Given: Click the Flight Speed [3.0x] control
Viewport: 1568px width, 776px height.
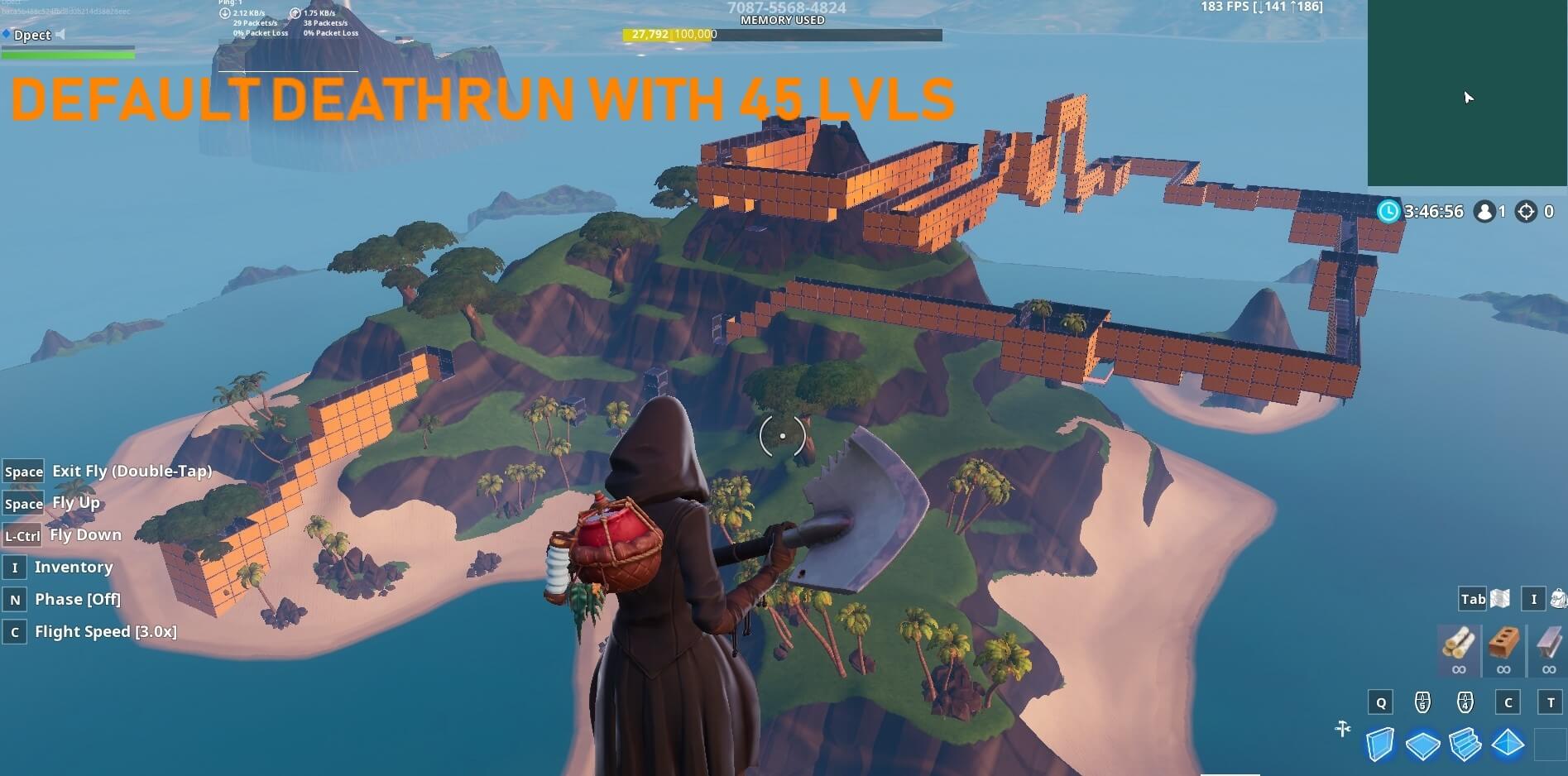Looking at the screenshot, I should click(108, 630).
